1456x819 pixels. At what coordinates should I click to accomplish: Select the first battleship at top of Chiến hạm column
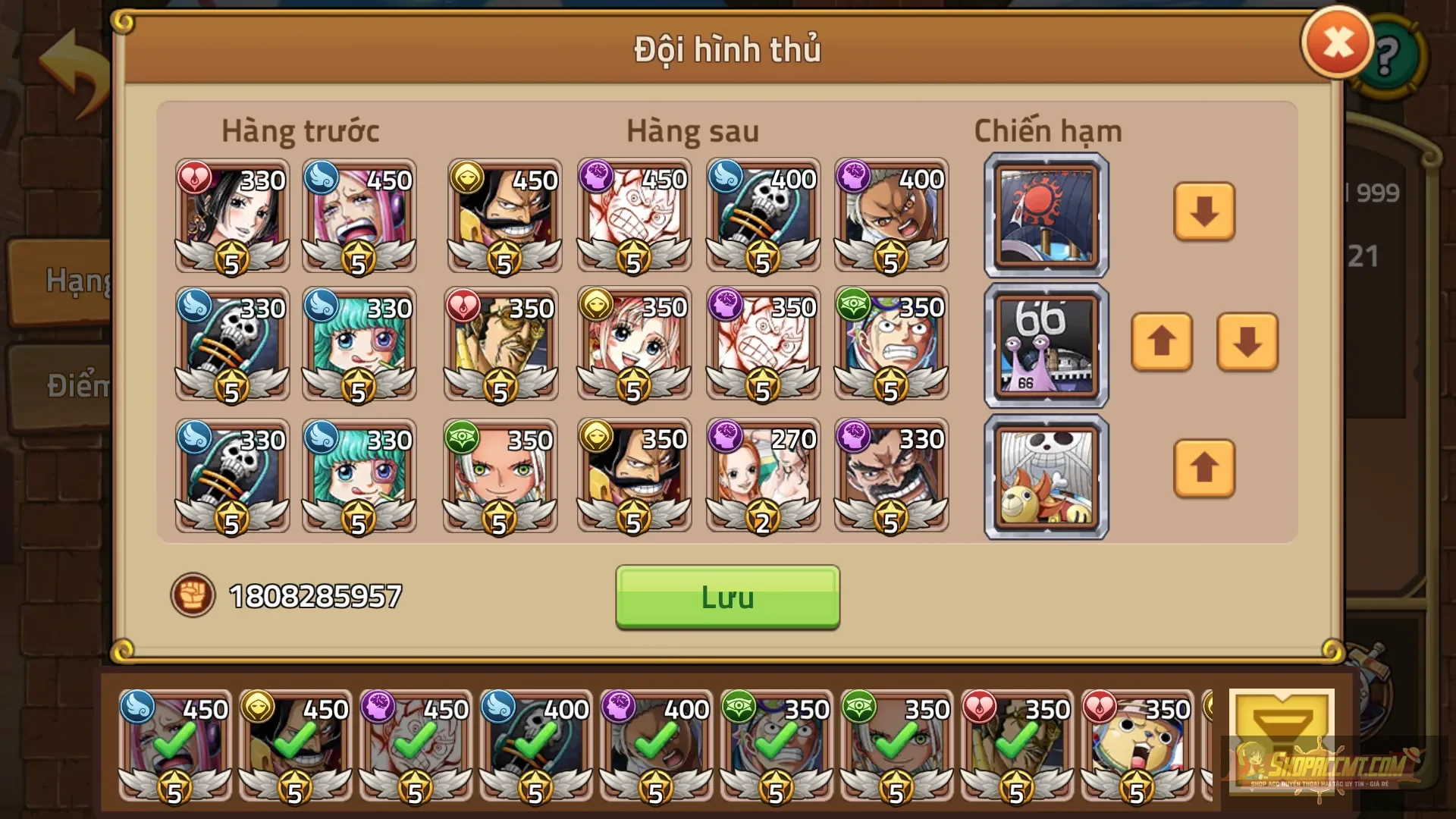click(x=1045, y=215)
